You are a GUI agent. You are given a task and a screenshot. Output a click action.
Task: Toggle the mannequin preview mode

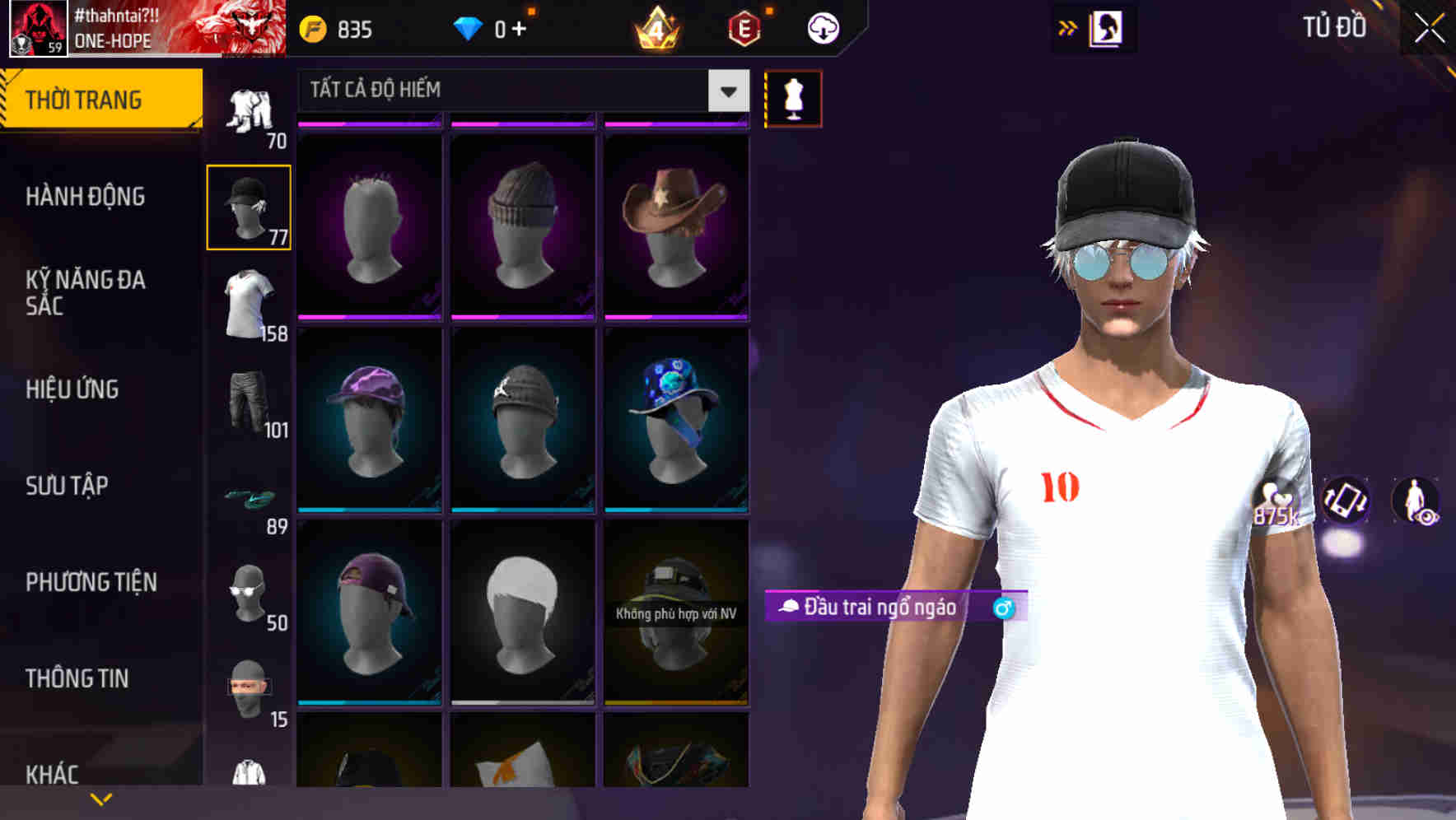click(792, 97)
